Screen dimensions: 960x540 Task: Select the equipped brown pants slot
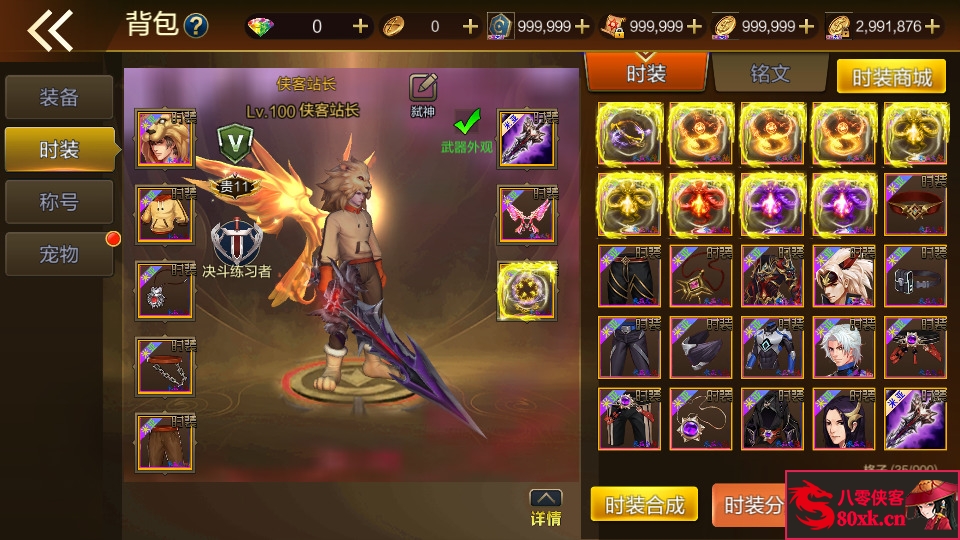165,442
